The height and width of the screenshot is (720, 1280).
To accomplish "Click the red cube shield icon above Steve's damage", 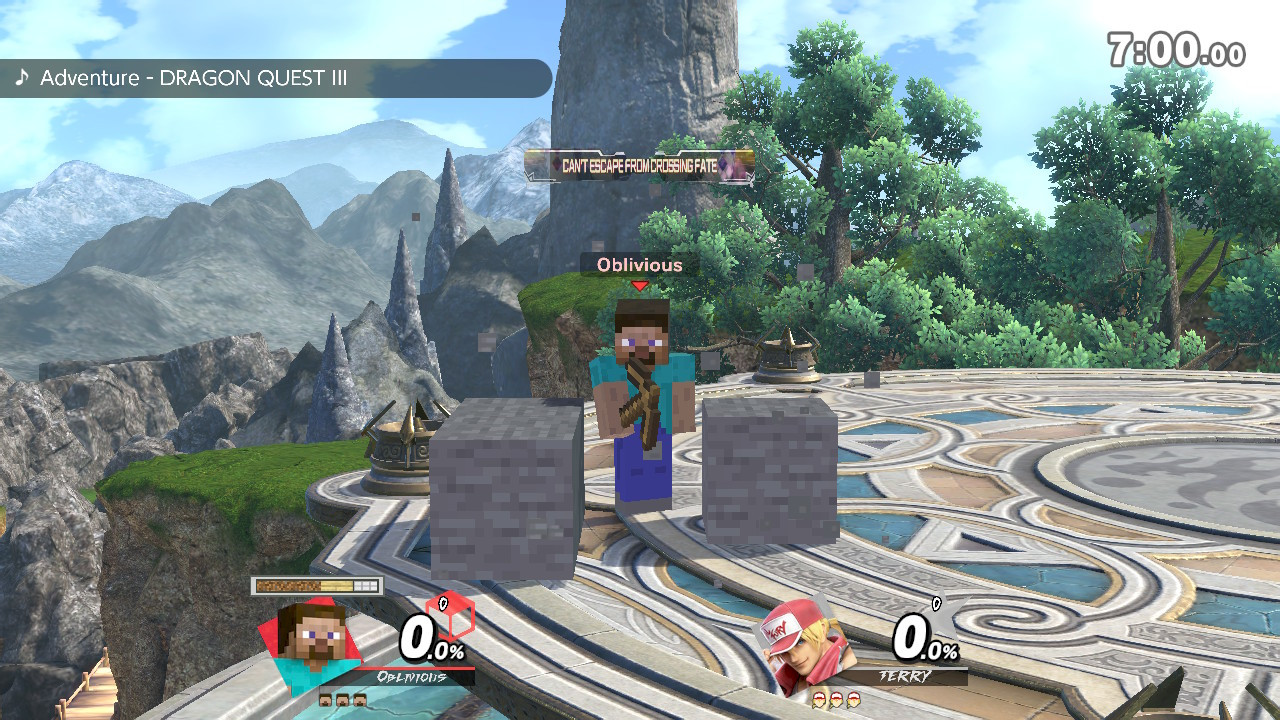I will pos(449,616).
